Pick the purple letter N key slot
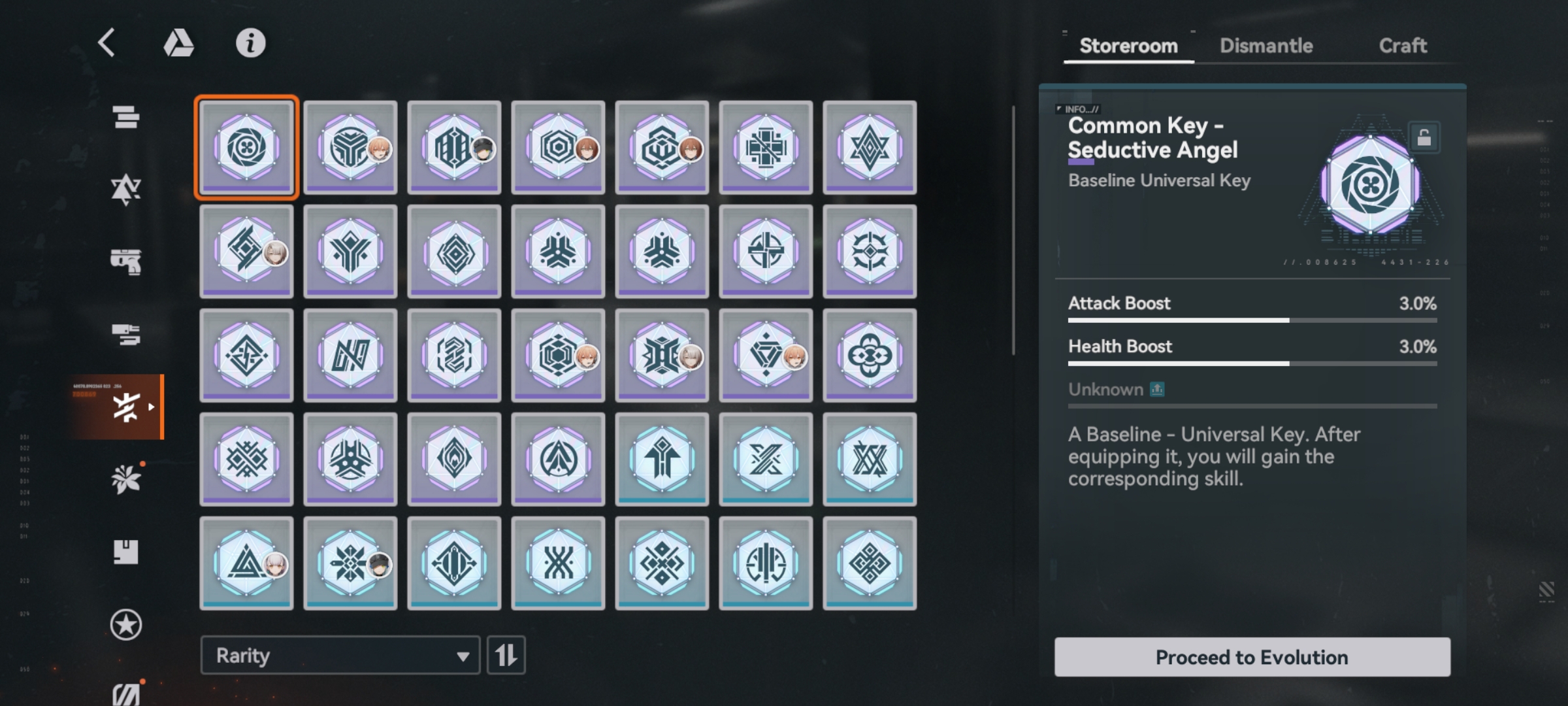Image resolution: width=1568 pixels, height=706 pixels. (350, 355)
